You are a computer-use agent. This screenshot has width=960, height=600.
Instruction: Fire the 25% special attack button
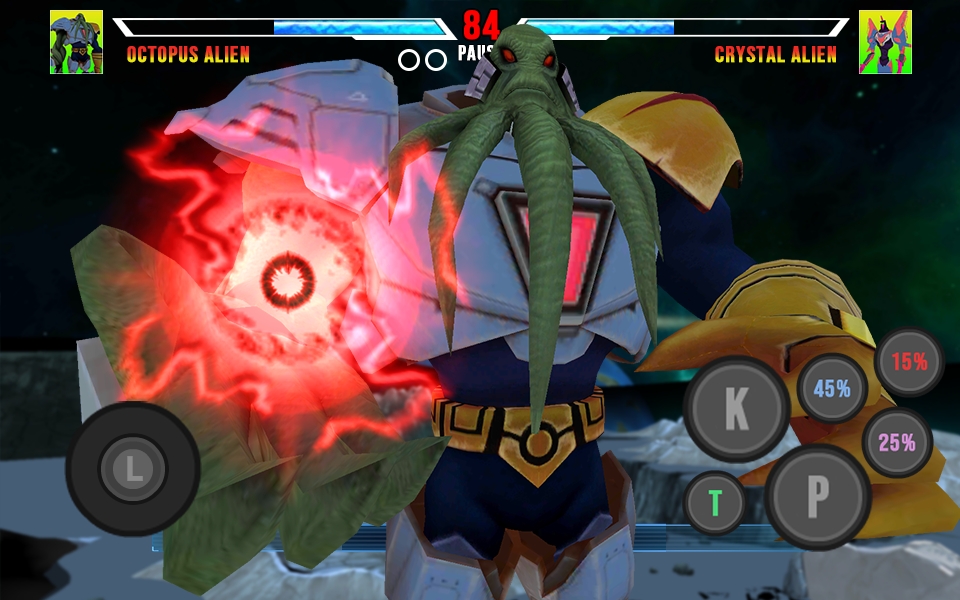coord(896,442)
